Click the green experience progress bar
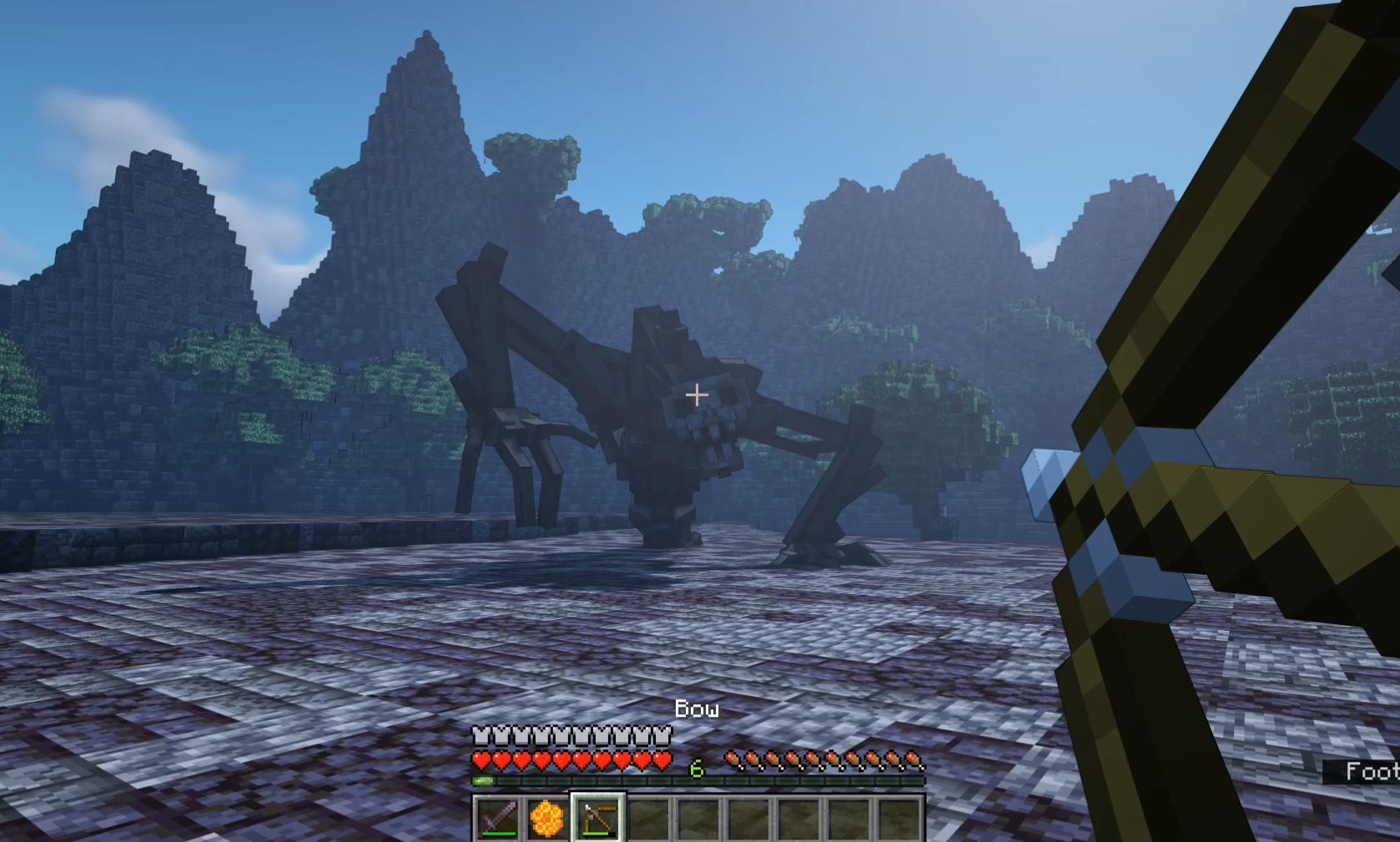 pos(482,781)
